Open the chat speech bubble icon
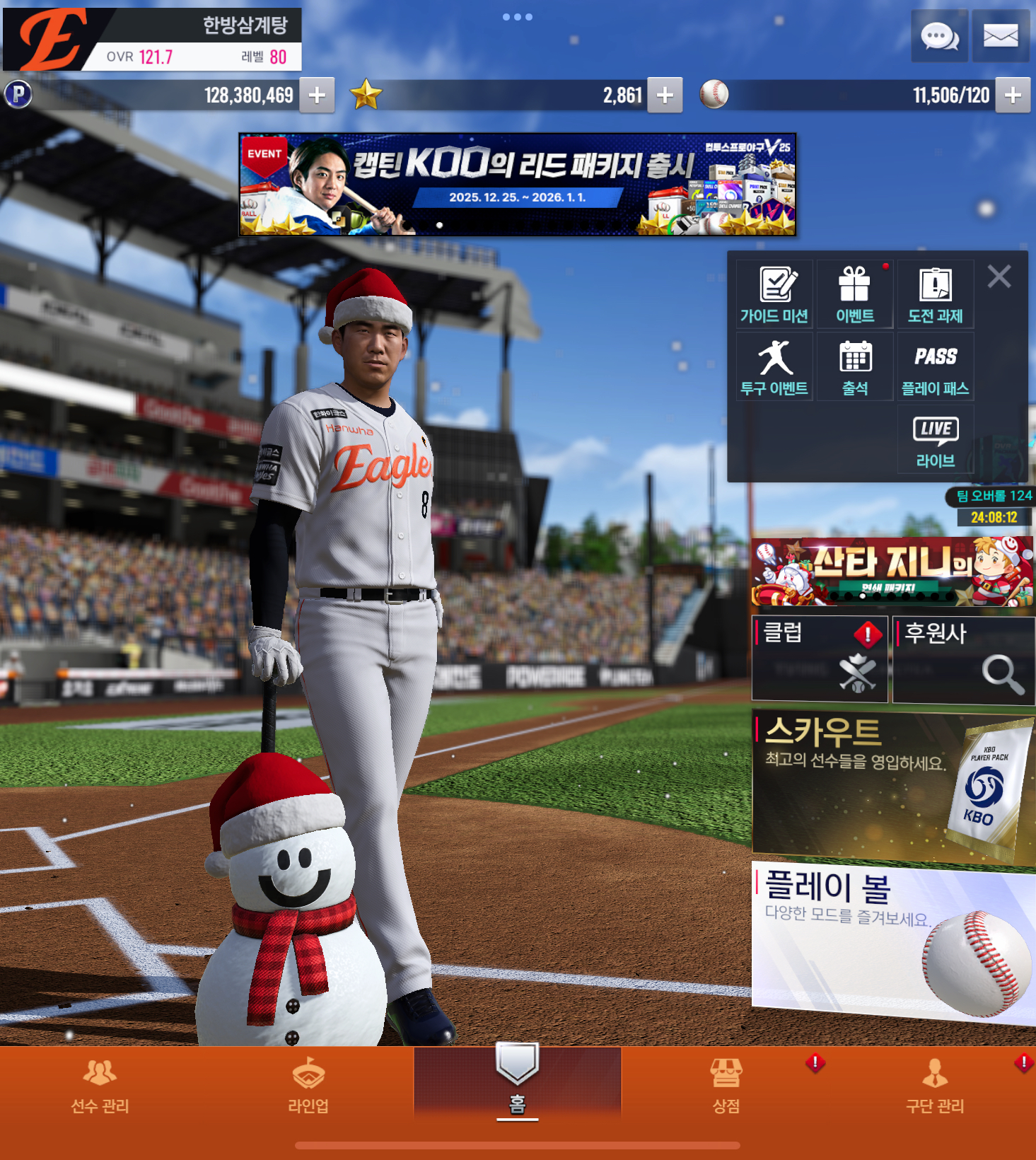 click(939, 36)
